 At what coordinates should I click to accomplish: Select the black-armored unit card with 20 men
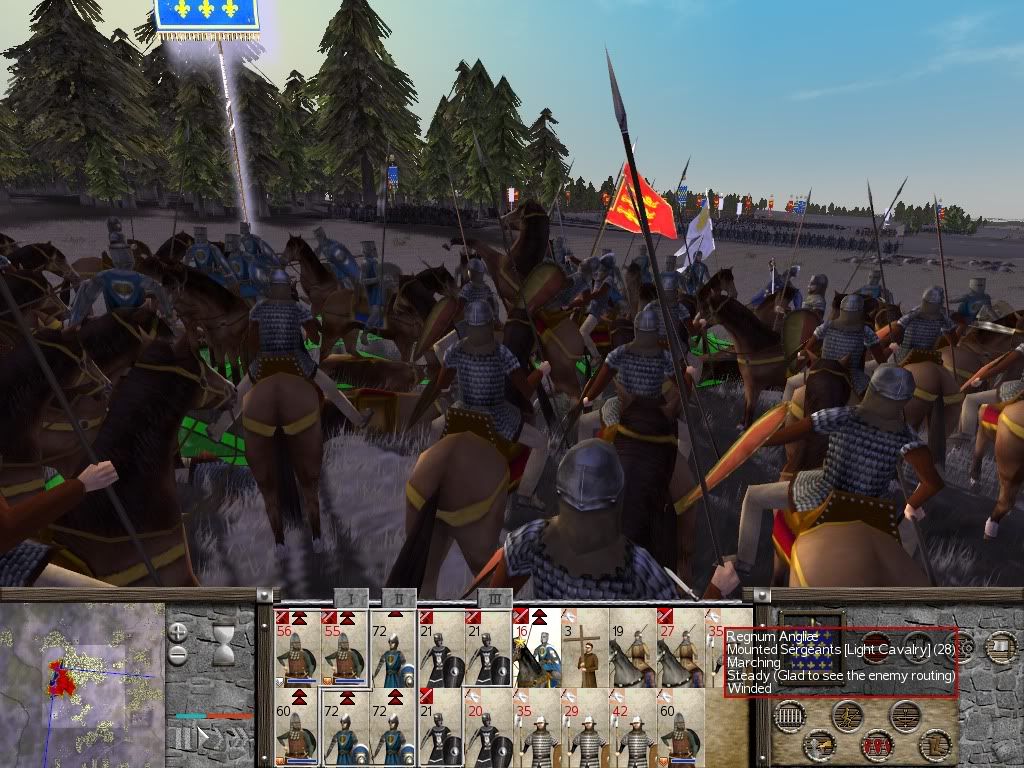coord(487,733)
